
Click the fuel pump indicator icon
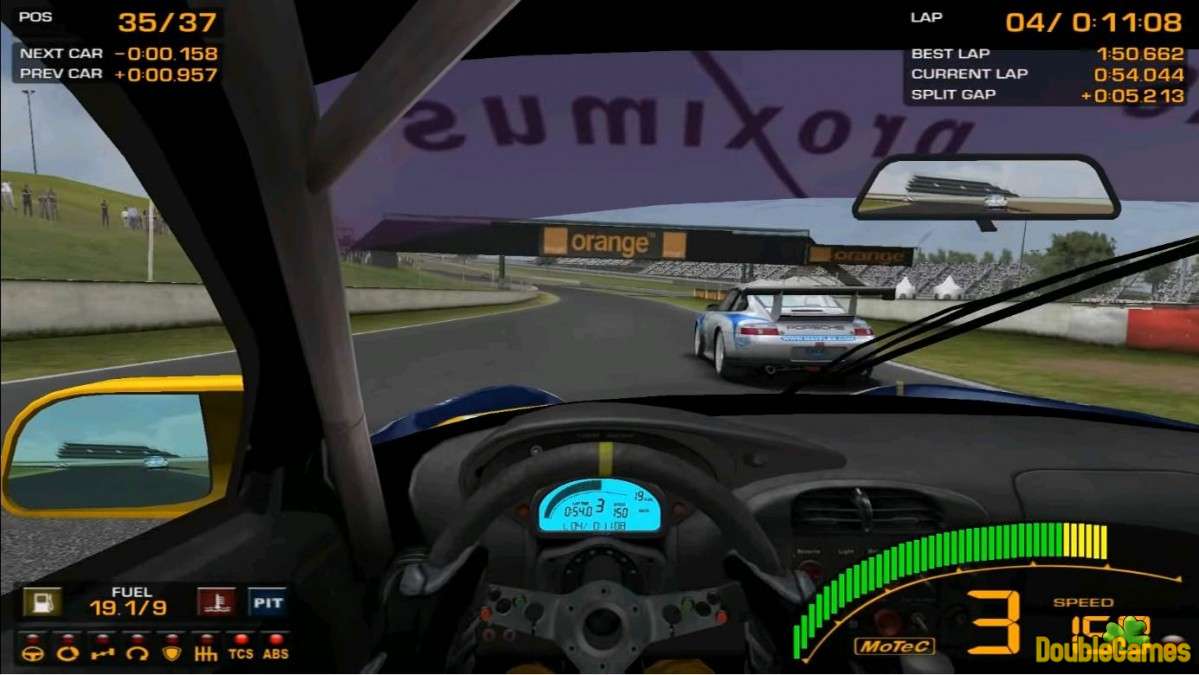pyautogui.click(x=42, y=602)
